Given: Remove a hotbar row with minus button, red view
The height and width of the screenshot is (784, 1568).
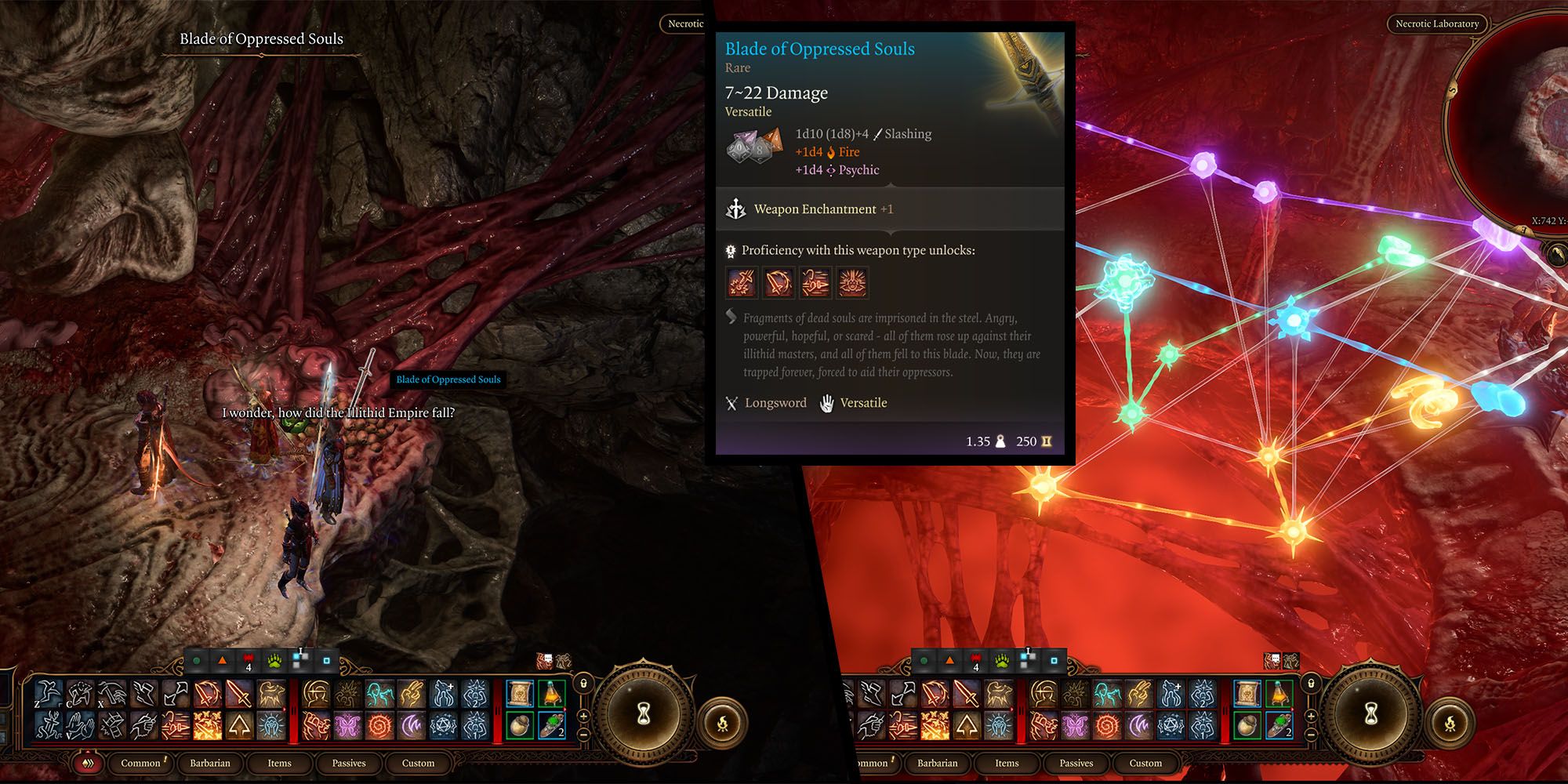Looking at the screenshot, I should (1311, 734).
